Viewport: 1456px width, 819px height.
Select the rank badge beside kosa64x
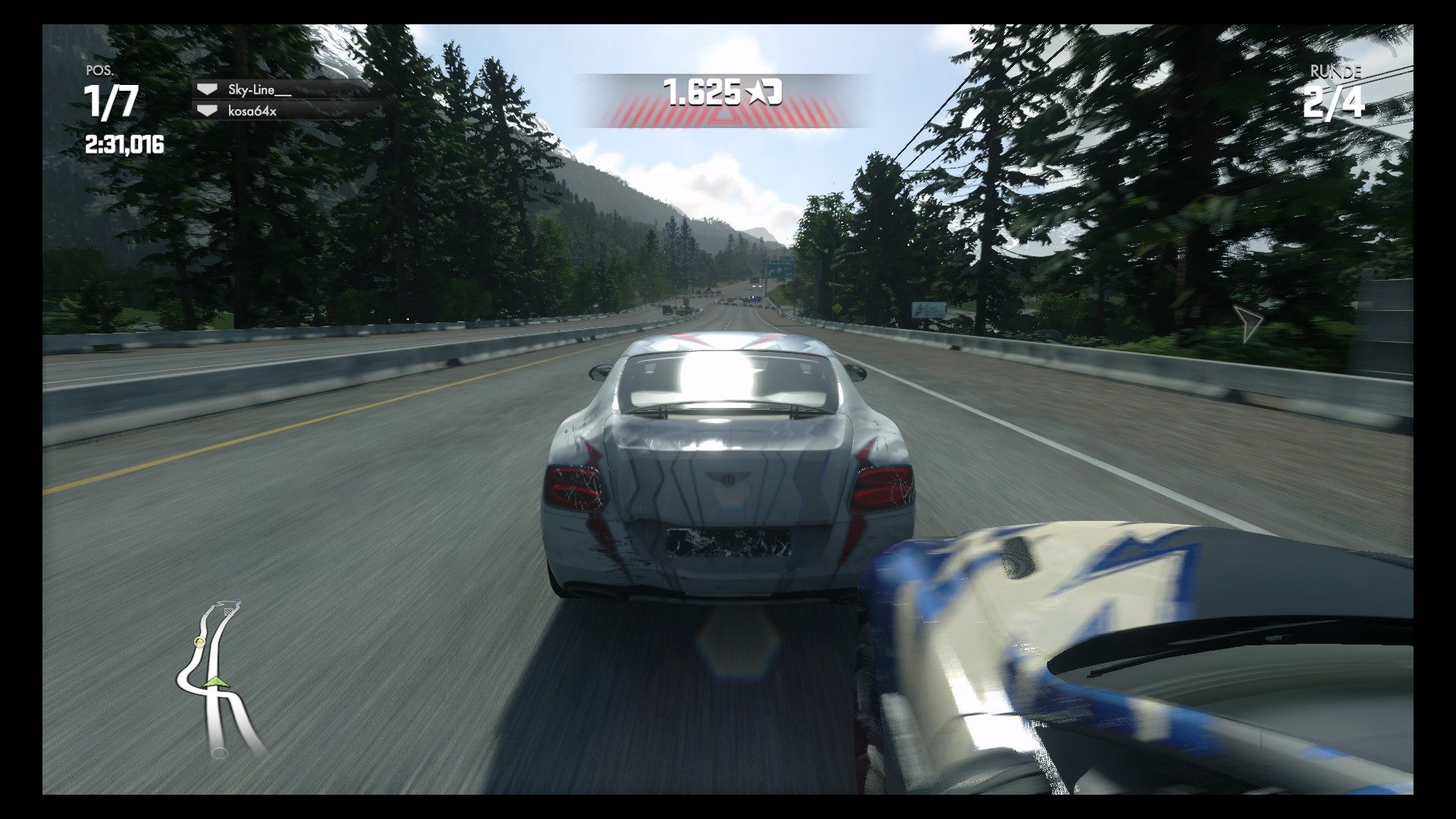pyautogui.click(x=207, y=111)
